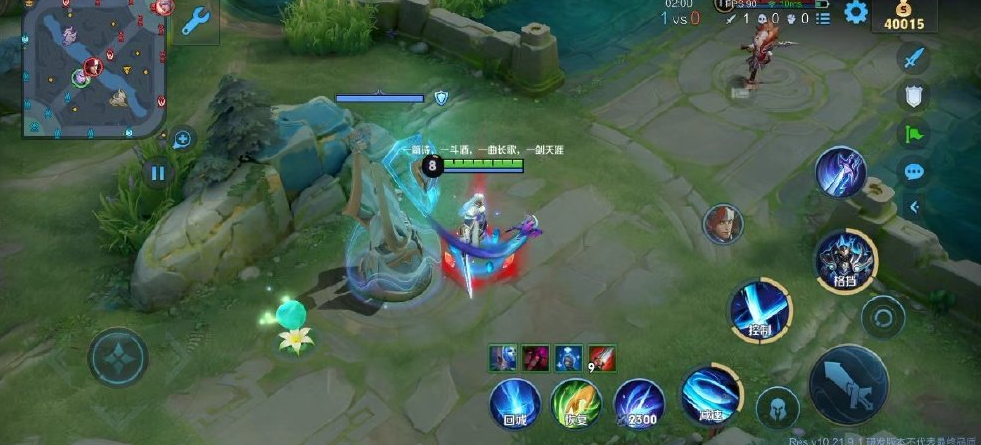Tap the speech bubble plus icon
The height and width of the screenshot is (445, 981).
point(183,139)
